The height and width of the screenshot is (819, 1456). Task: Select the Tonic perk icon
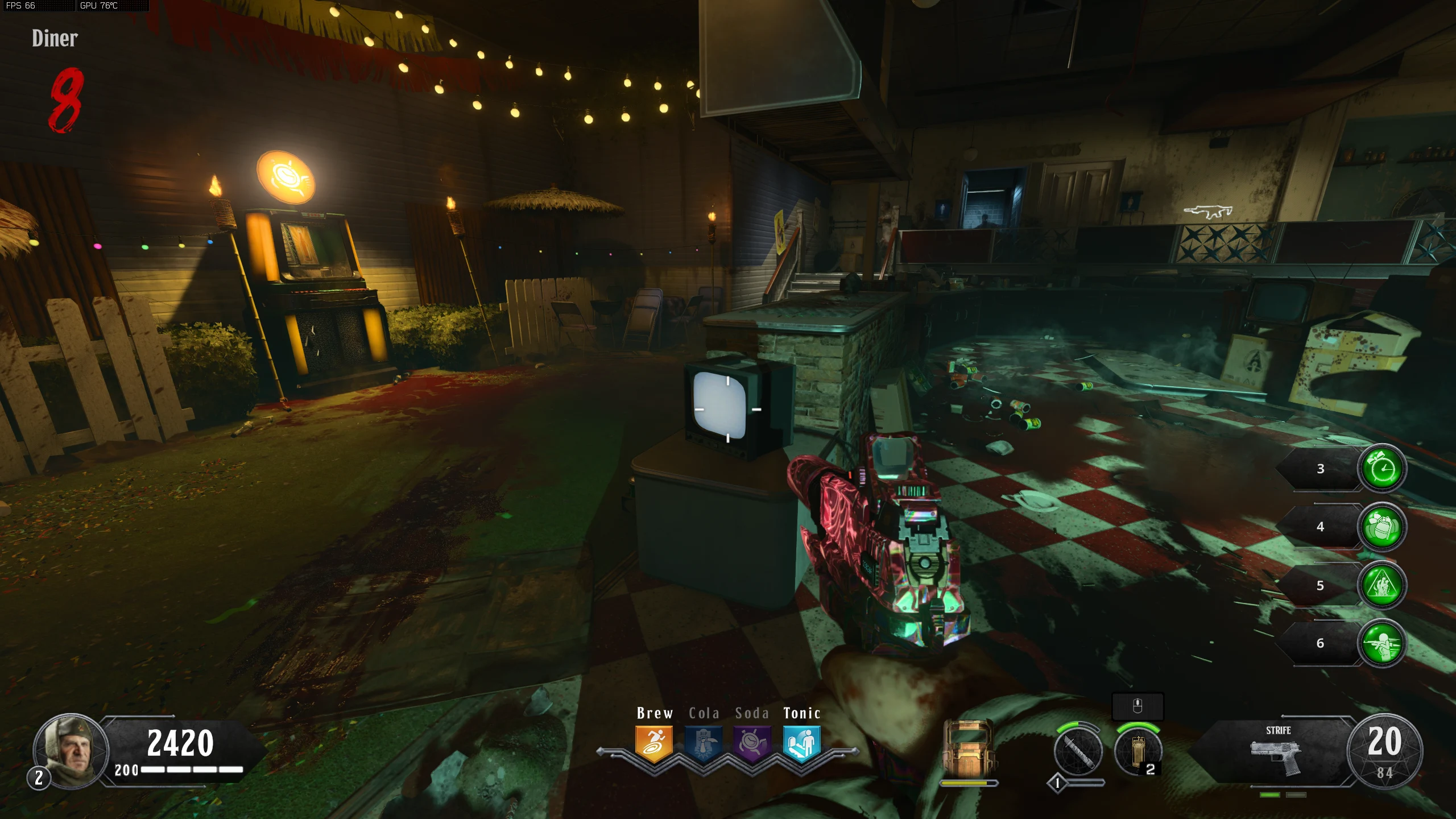[x=801, y=743]
